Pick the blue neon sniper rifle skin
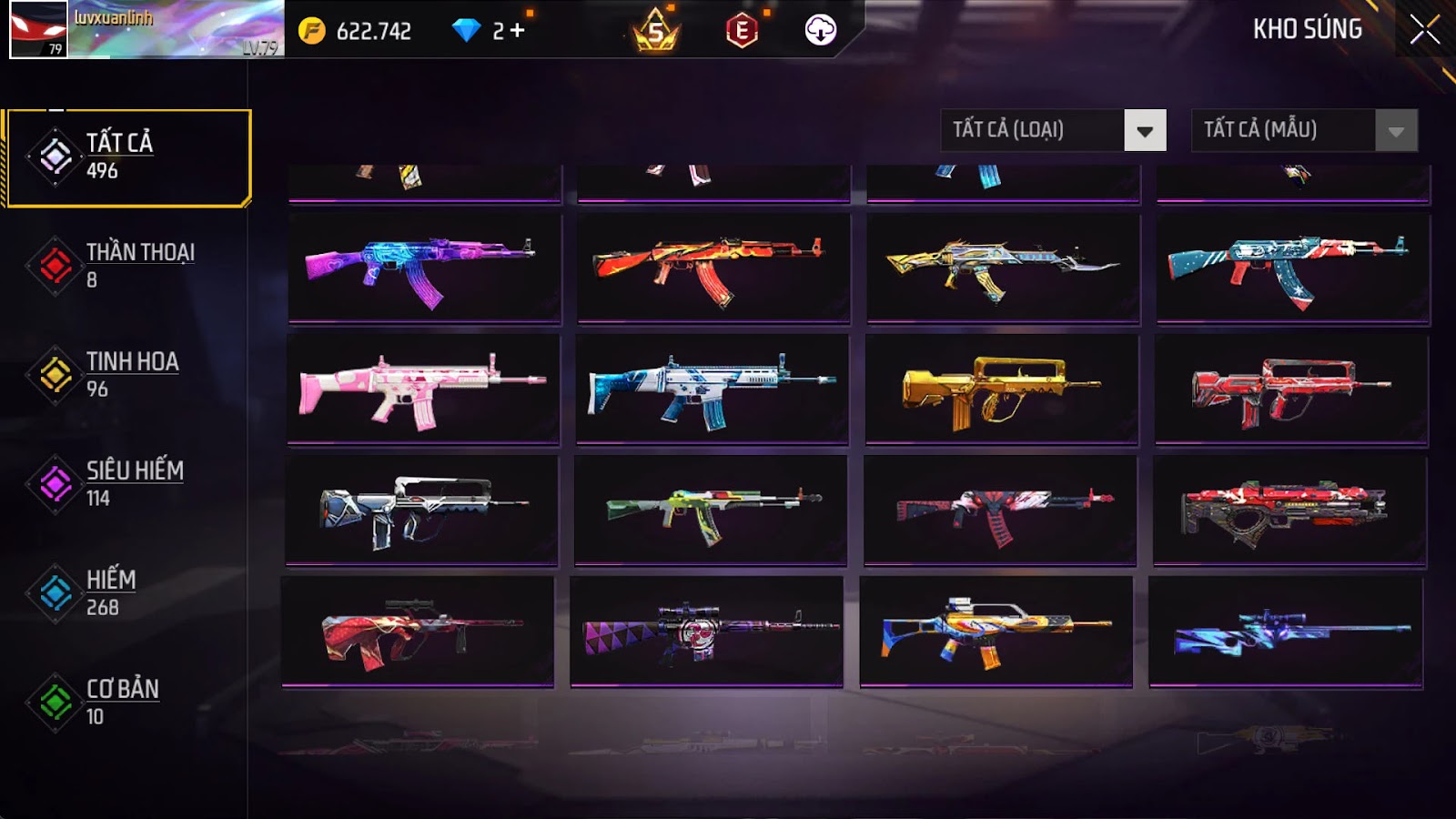Viewport: 1456px width, 819px height. pos(1285,631)
